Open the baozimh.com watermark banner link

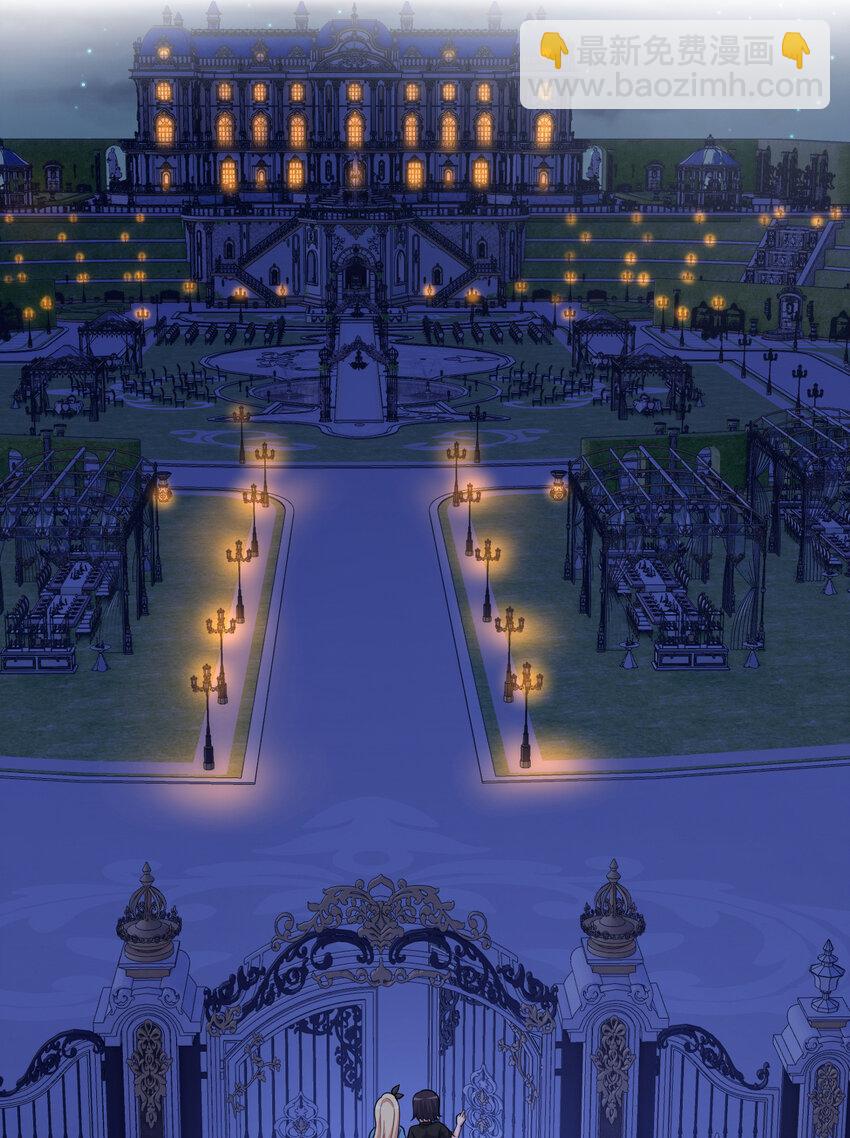(x=674, y=65)
